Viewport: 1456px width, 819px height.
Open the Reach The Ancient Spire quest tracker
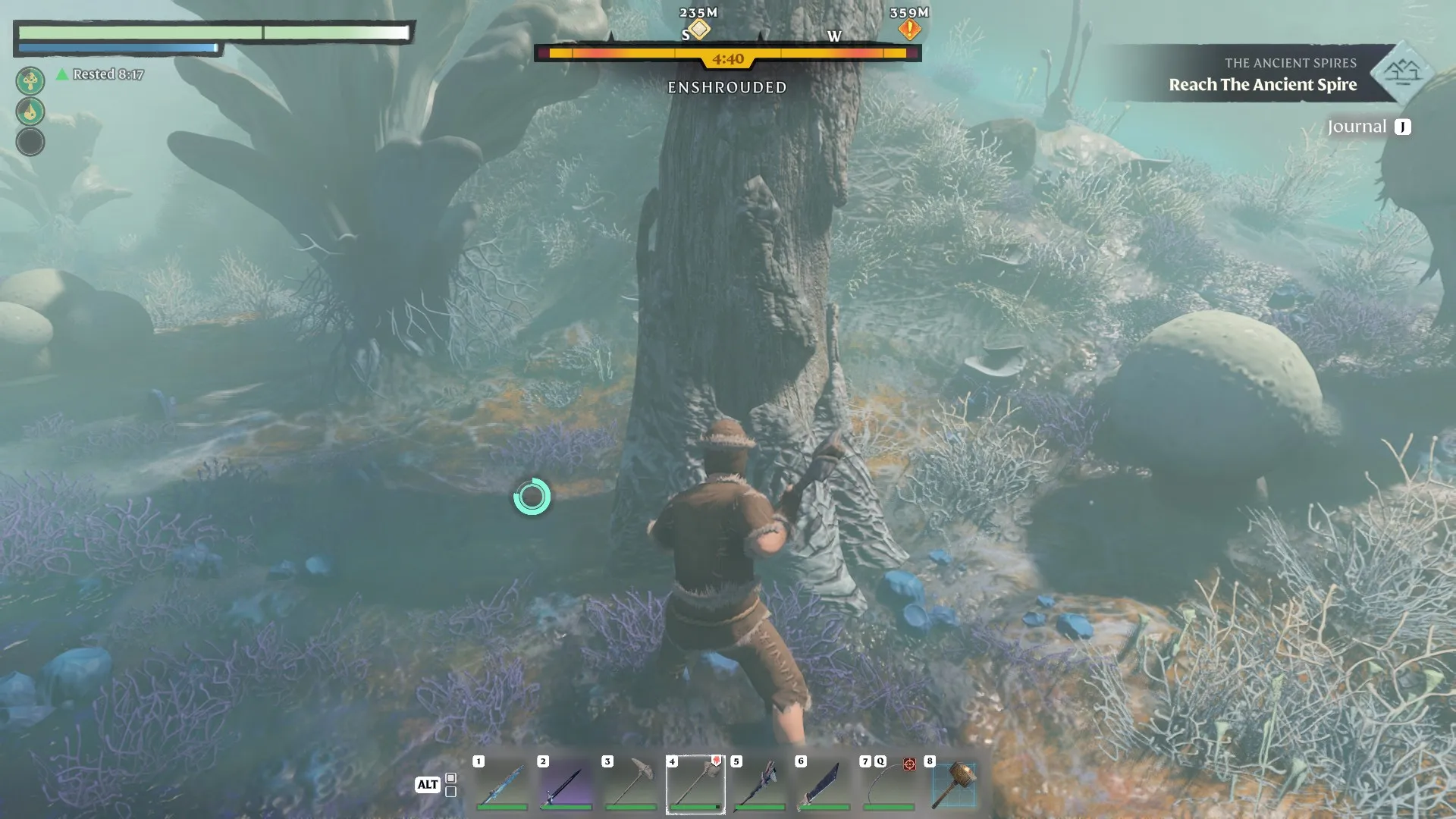click(x=1262, y=84)
